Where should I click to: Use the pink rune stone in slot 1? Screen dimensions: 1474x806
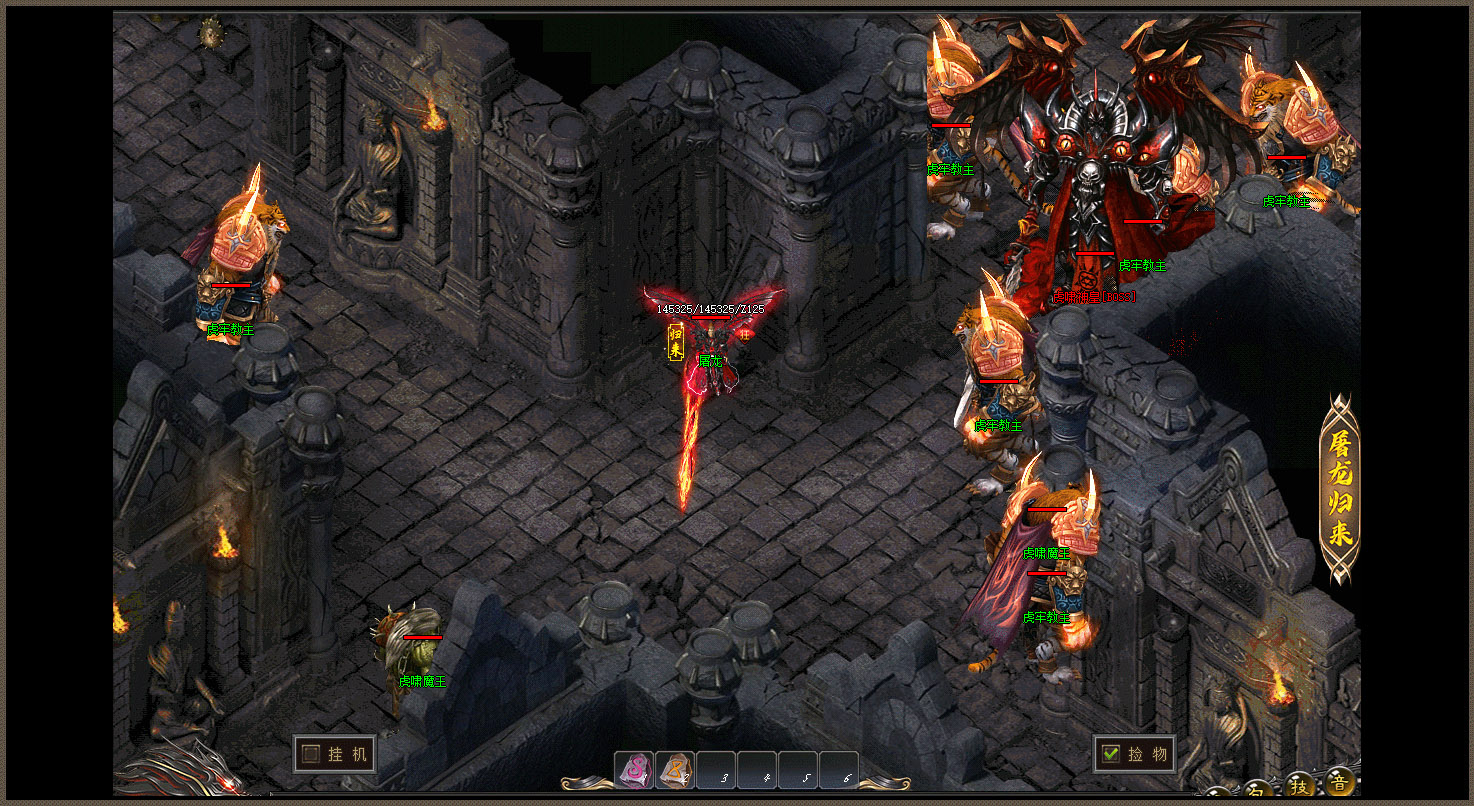633,770
